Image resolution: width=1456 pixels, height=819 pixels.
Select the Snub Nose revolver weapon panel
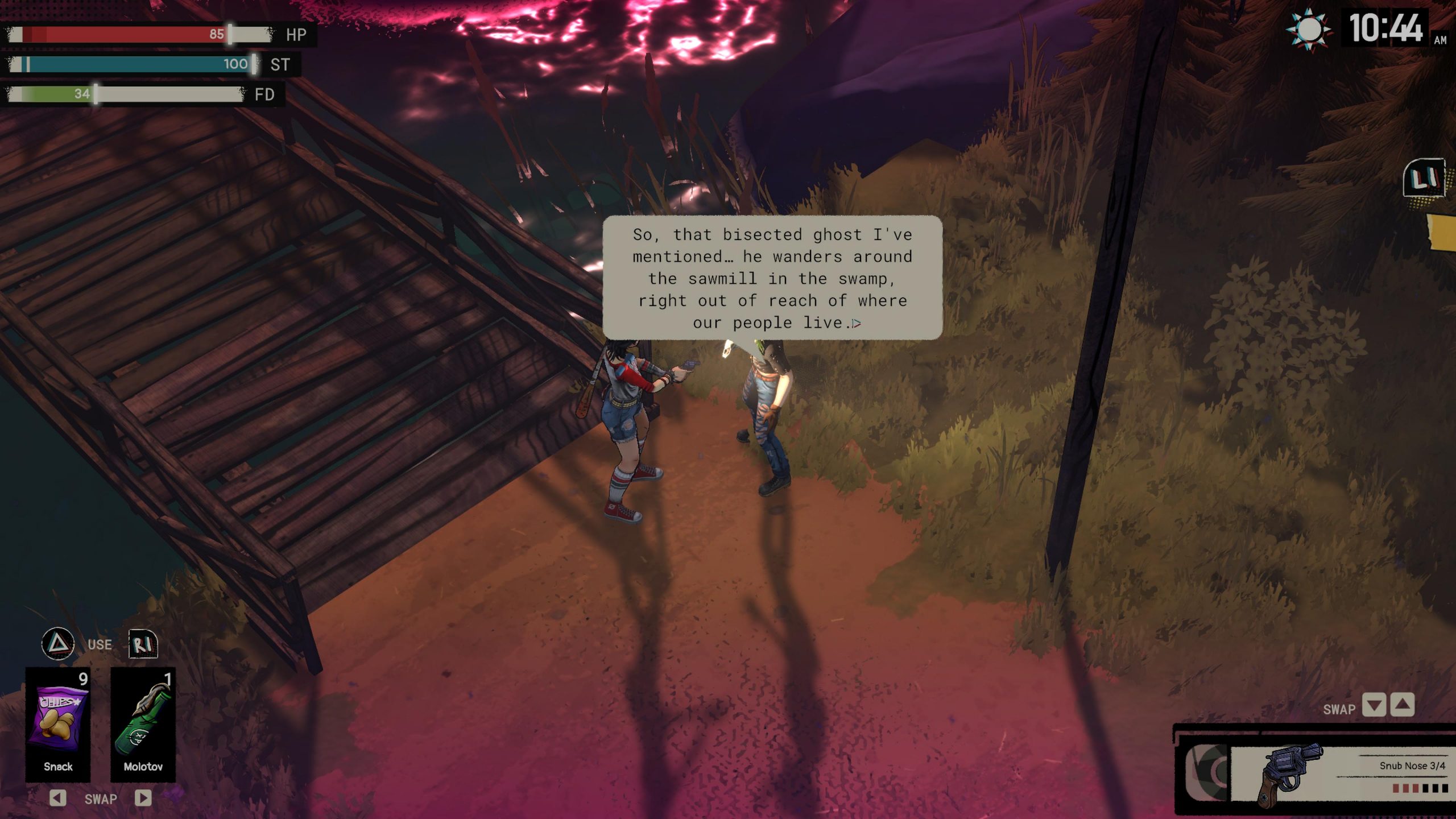pyautogui.click(x=1337, y=773)
